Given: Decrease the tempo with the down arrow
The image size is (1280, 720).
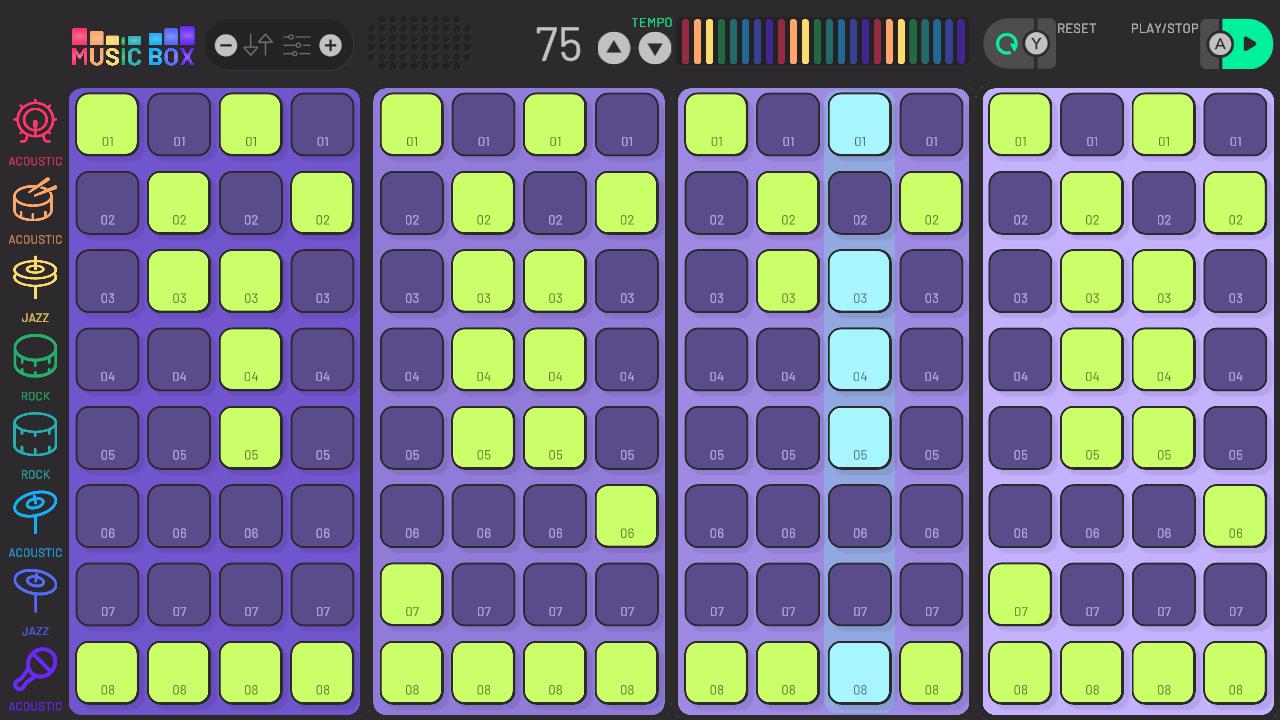Looking at the screenshot, I should 654,46.
